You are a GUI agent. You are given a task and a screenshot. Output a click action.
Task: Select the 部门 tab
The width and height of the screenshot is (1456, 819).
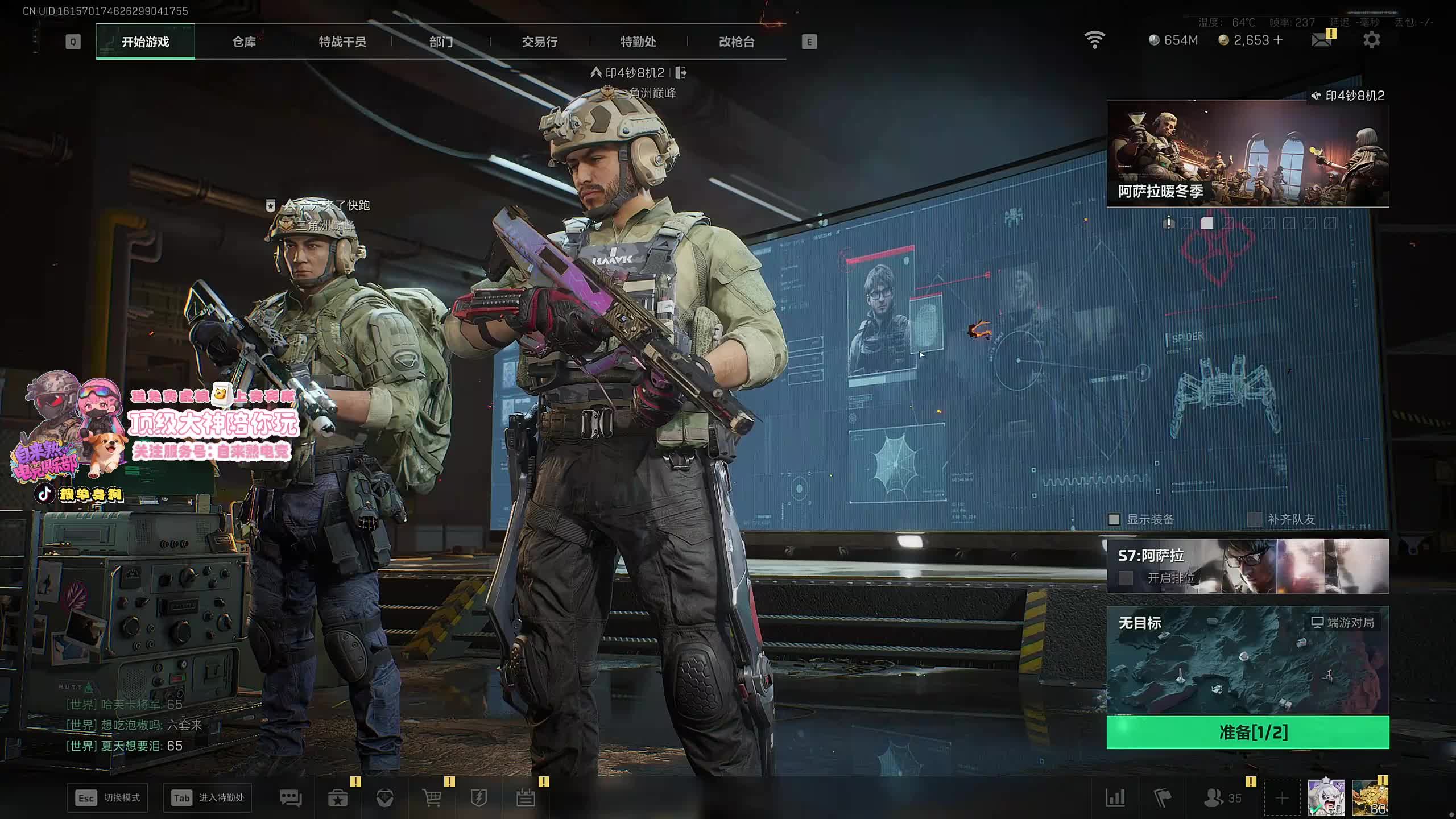pos(441,42)
